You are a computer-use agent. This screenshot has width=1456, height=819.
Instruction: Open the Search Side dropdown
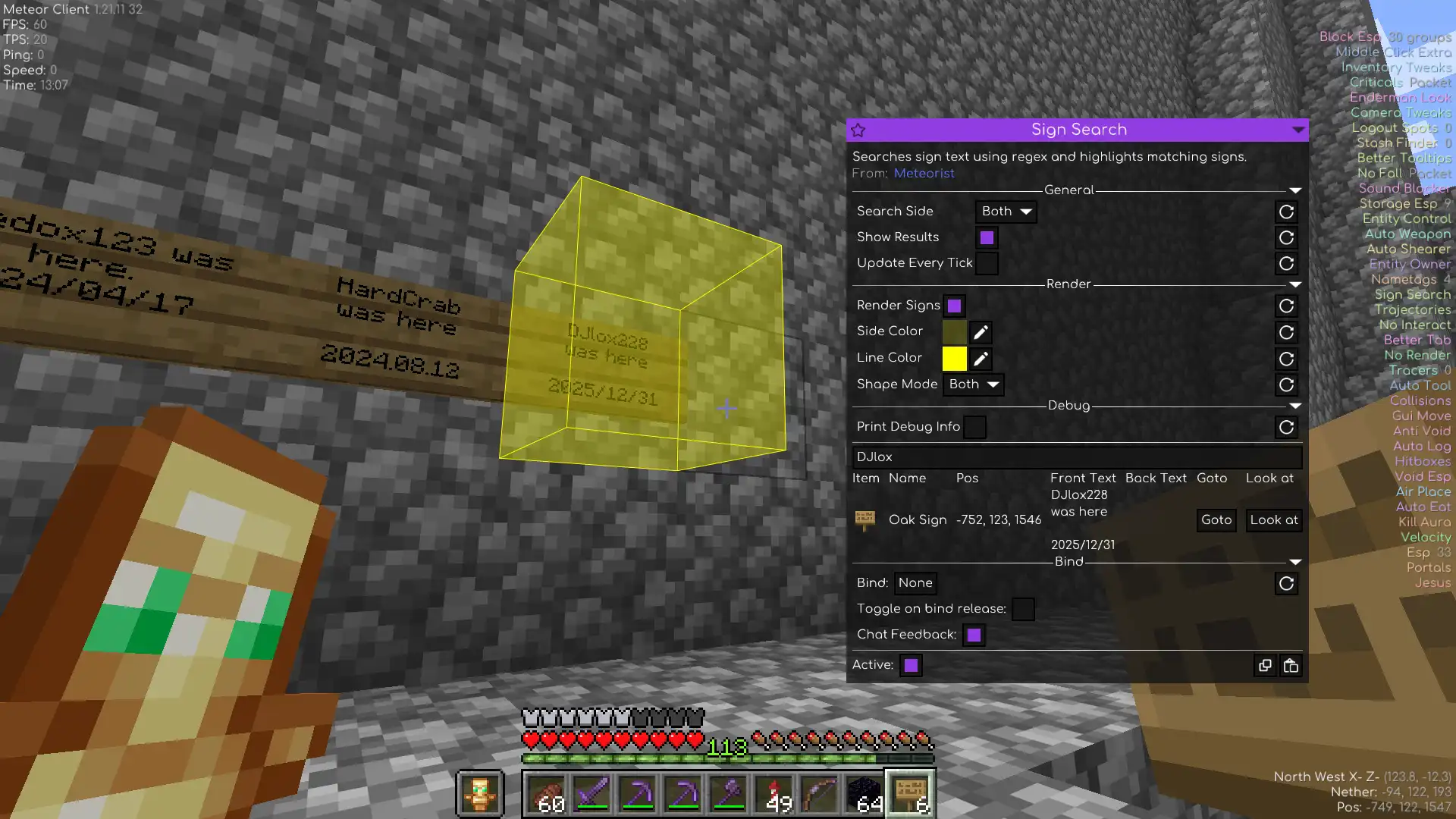point(1006,212)
